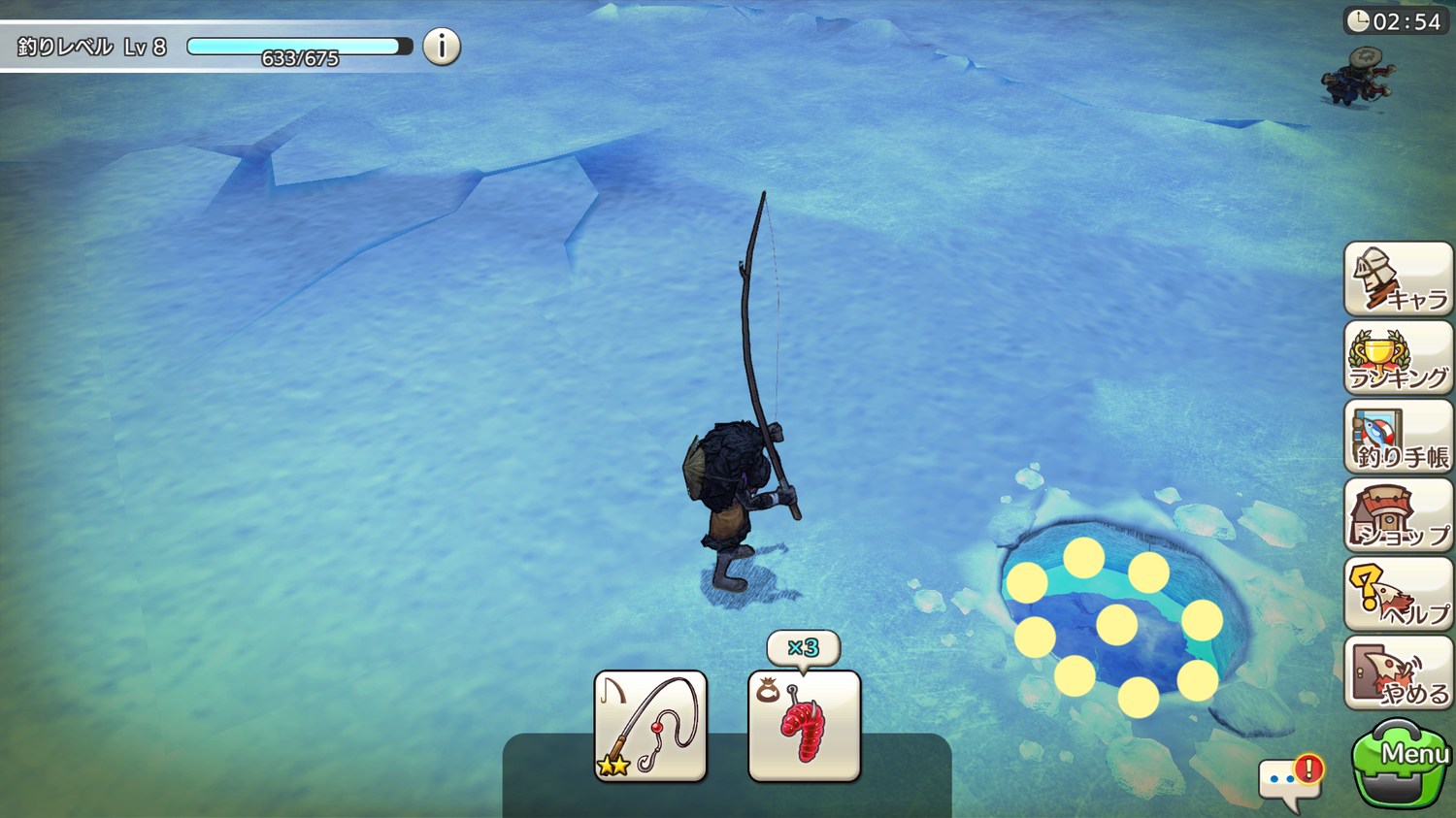Show the ランキング leaderboard
1456x818 pixels.
[x=1398, y=358]
